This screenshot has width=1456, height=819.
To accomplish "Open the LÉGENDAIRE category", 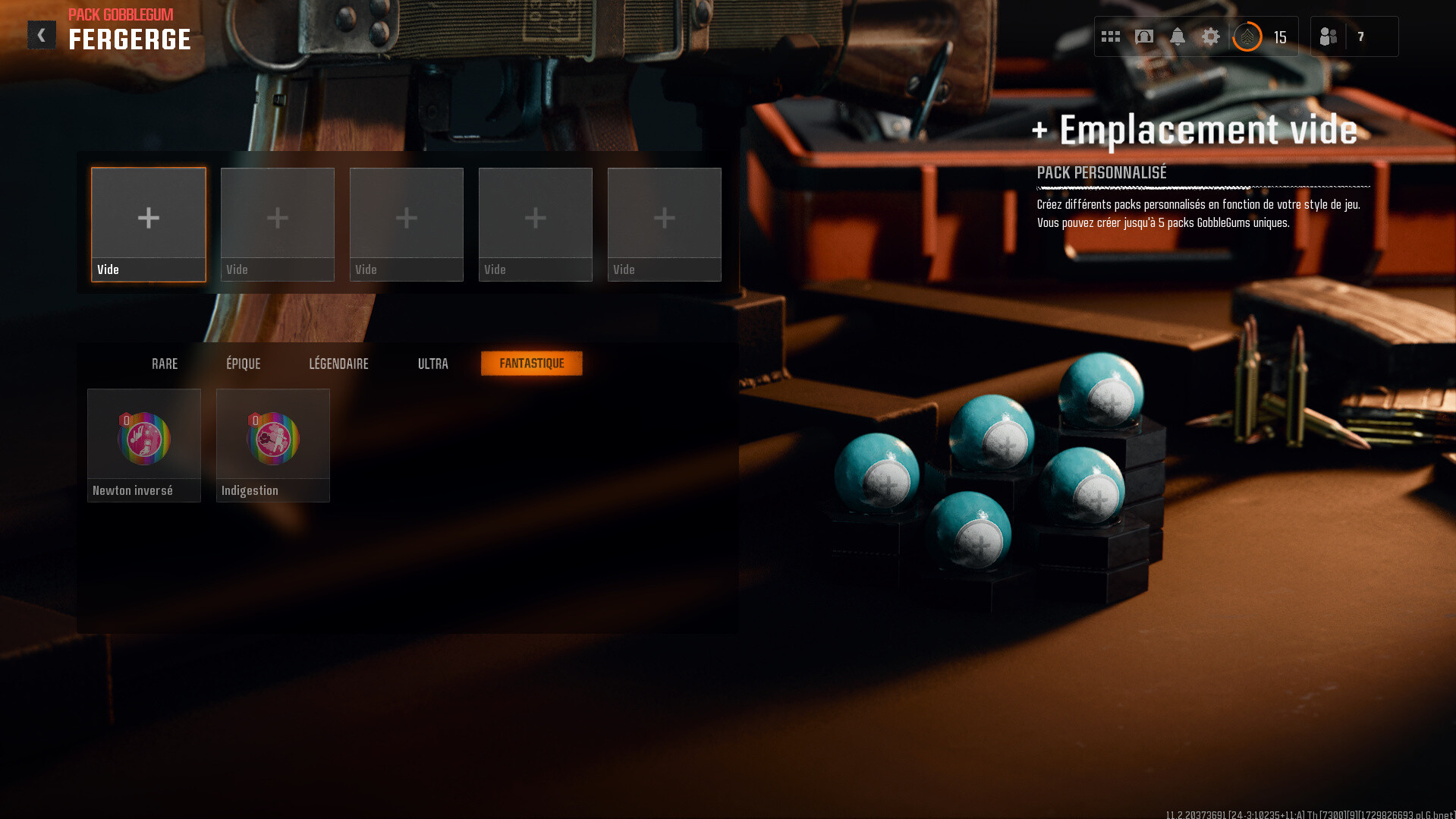I will click(x=338, y=364).
